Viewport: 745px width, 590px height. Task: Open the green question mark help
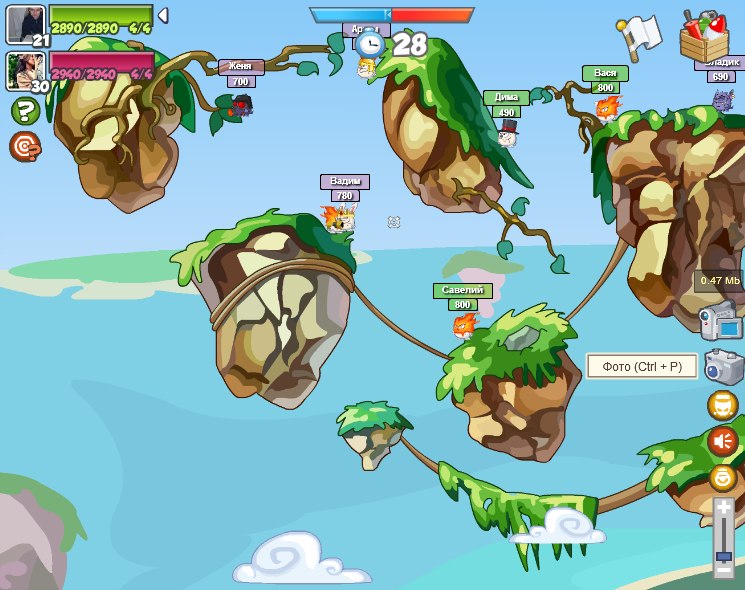[x=25, y=111]
